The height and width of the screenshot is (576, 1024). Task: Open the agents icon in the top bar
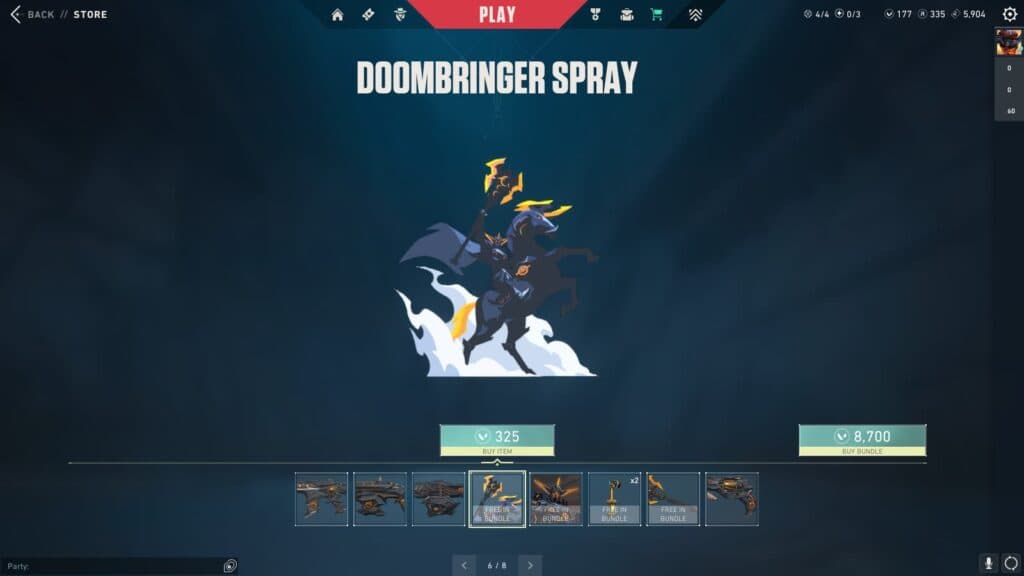[x=400, y=15]
